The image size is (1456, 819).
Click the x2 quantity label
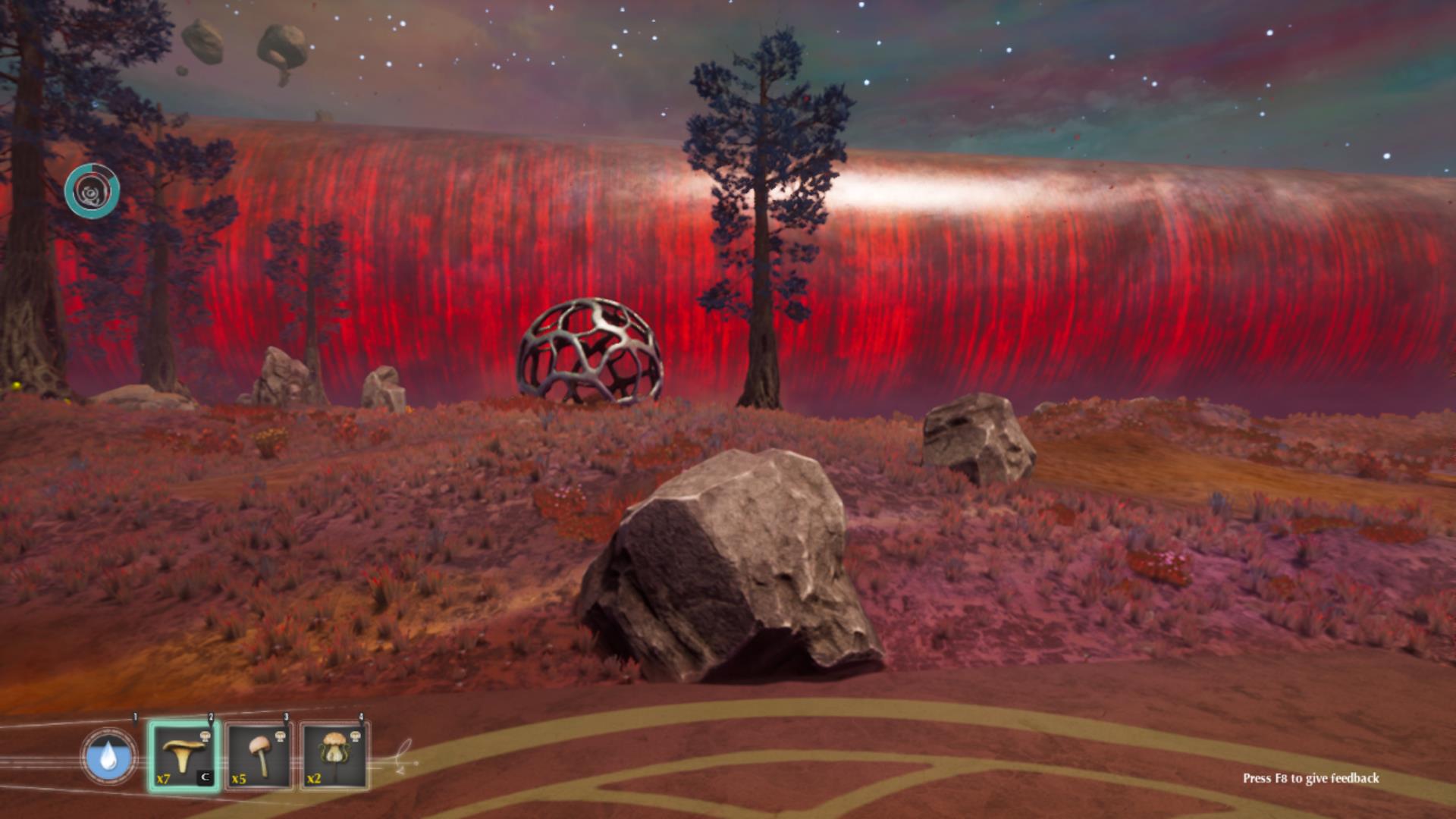[315, 779]
